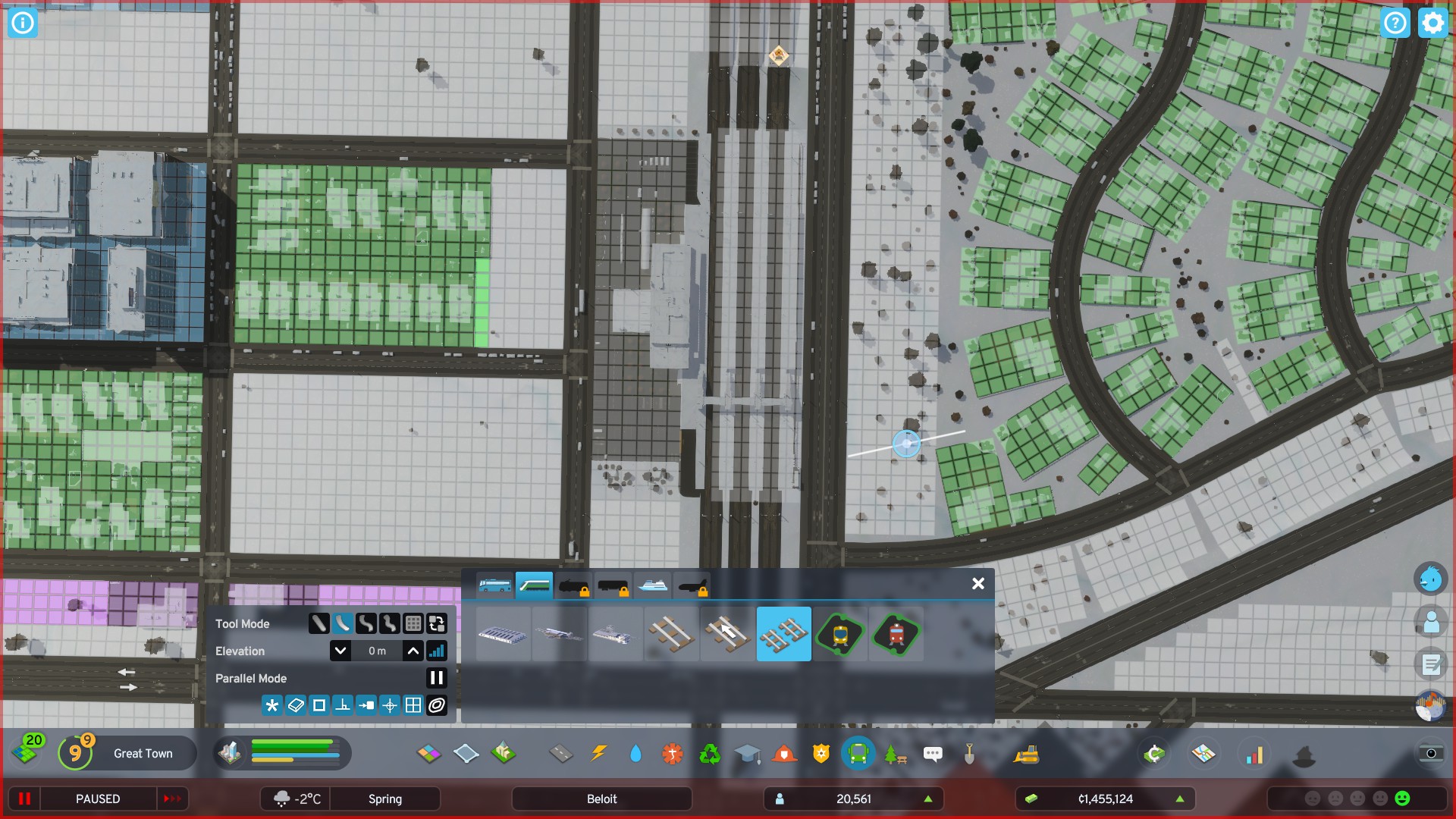Decrease the track elevation

pos(340,651)
